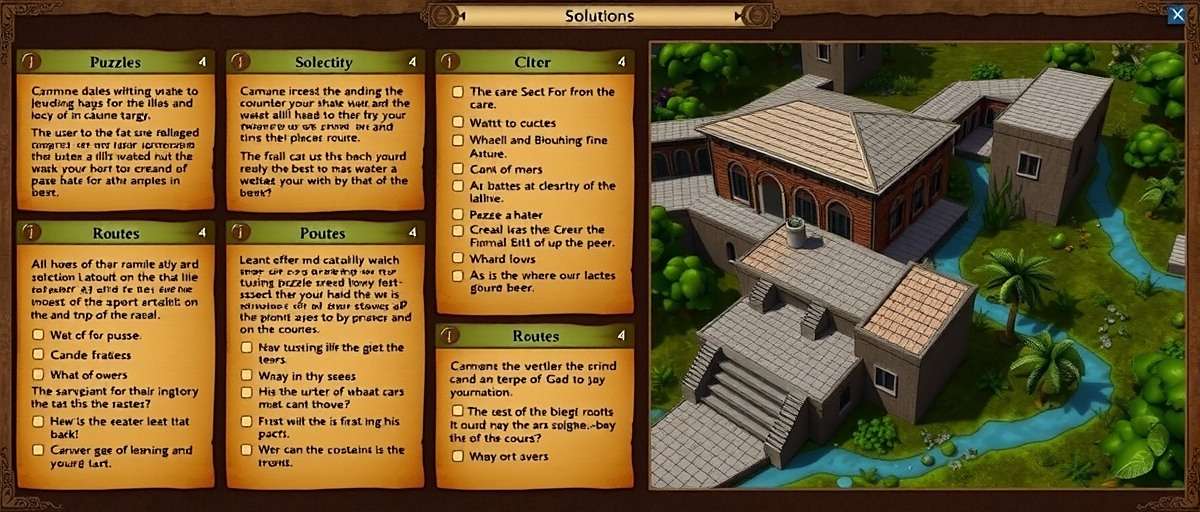Tick the "Cande fratiess" checkbox
This screenshot has height=512, width=1200.
[x=38, y=354]
